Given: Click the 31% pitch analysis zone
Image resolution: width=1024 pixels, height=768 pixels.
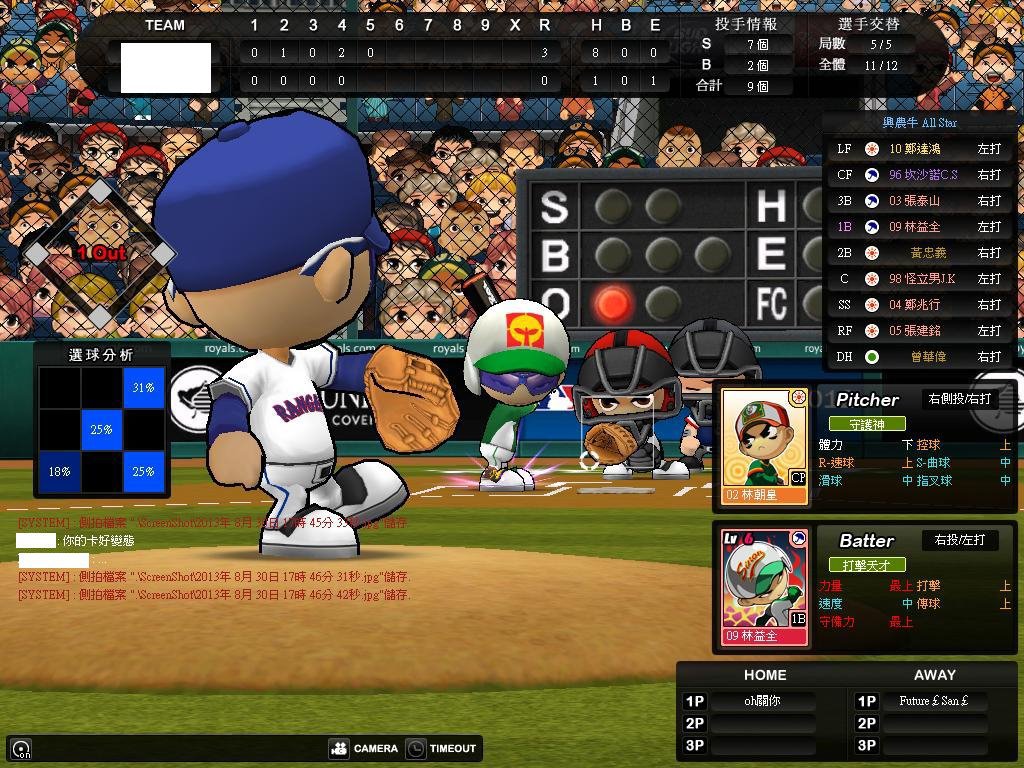Looking at the screenshot, I should coord(143,387).
